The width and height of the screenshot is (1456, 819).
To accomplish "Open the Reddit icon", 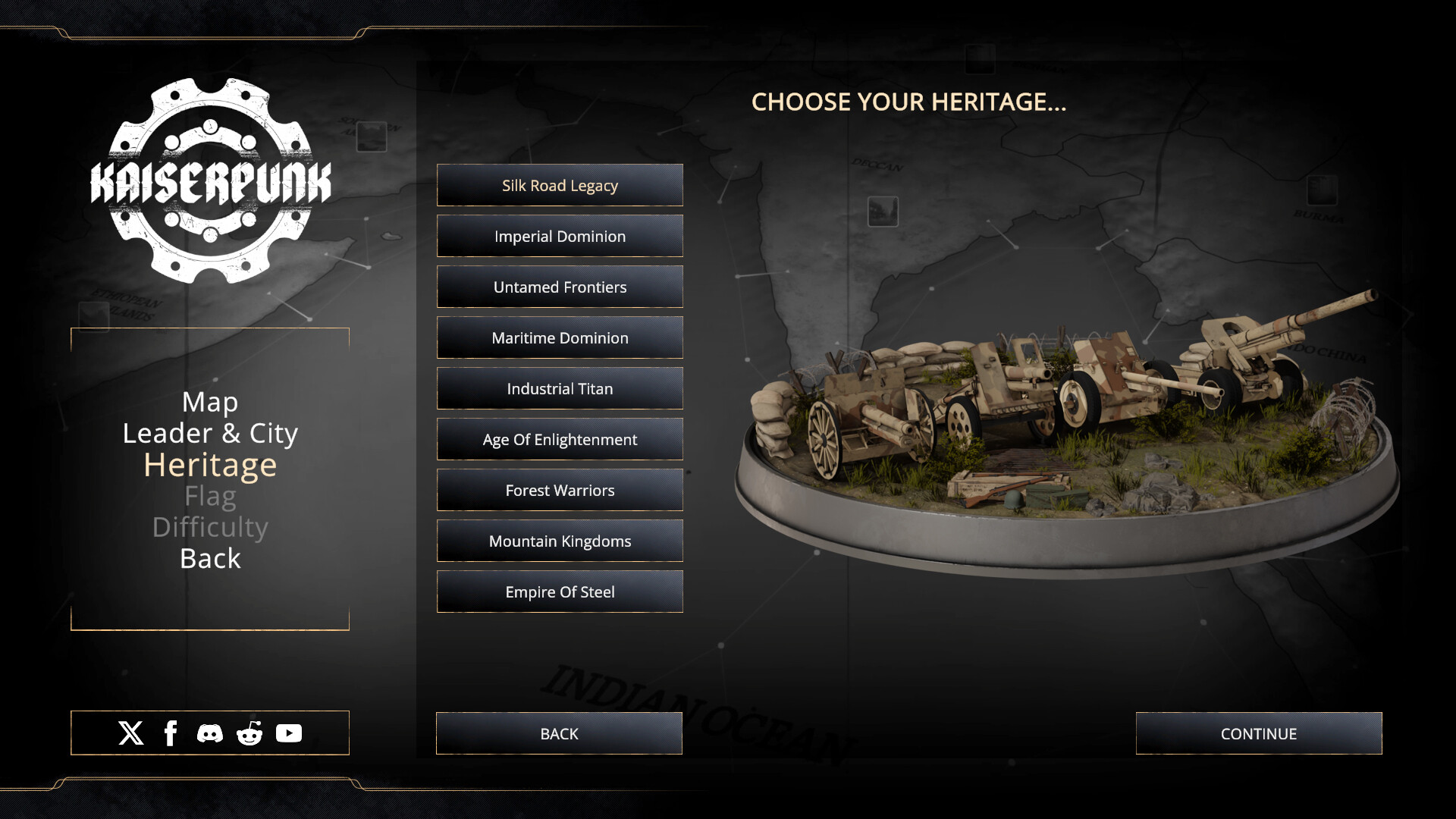I will (249, 733).
